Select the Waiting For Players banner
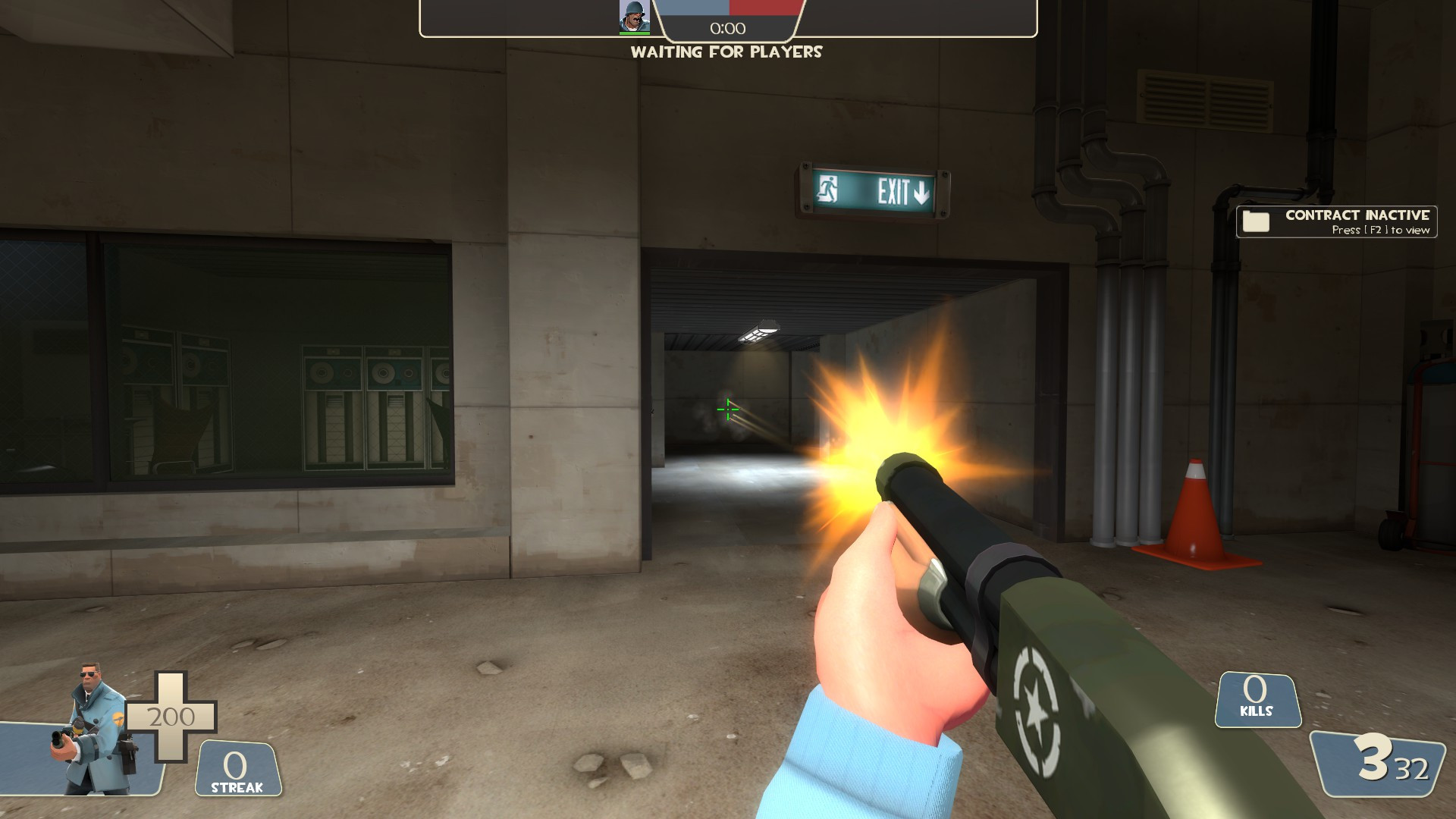Image resolution: width=1456 pixels, height=819 pixels. tap(726, 53)
